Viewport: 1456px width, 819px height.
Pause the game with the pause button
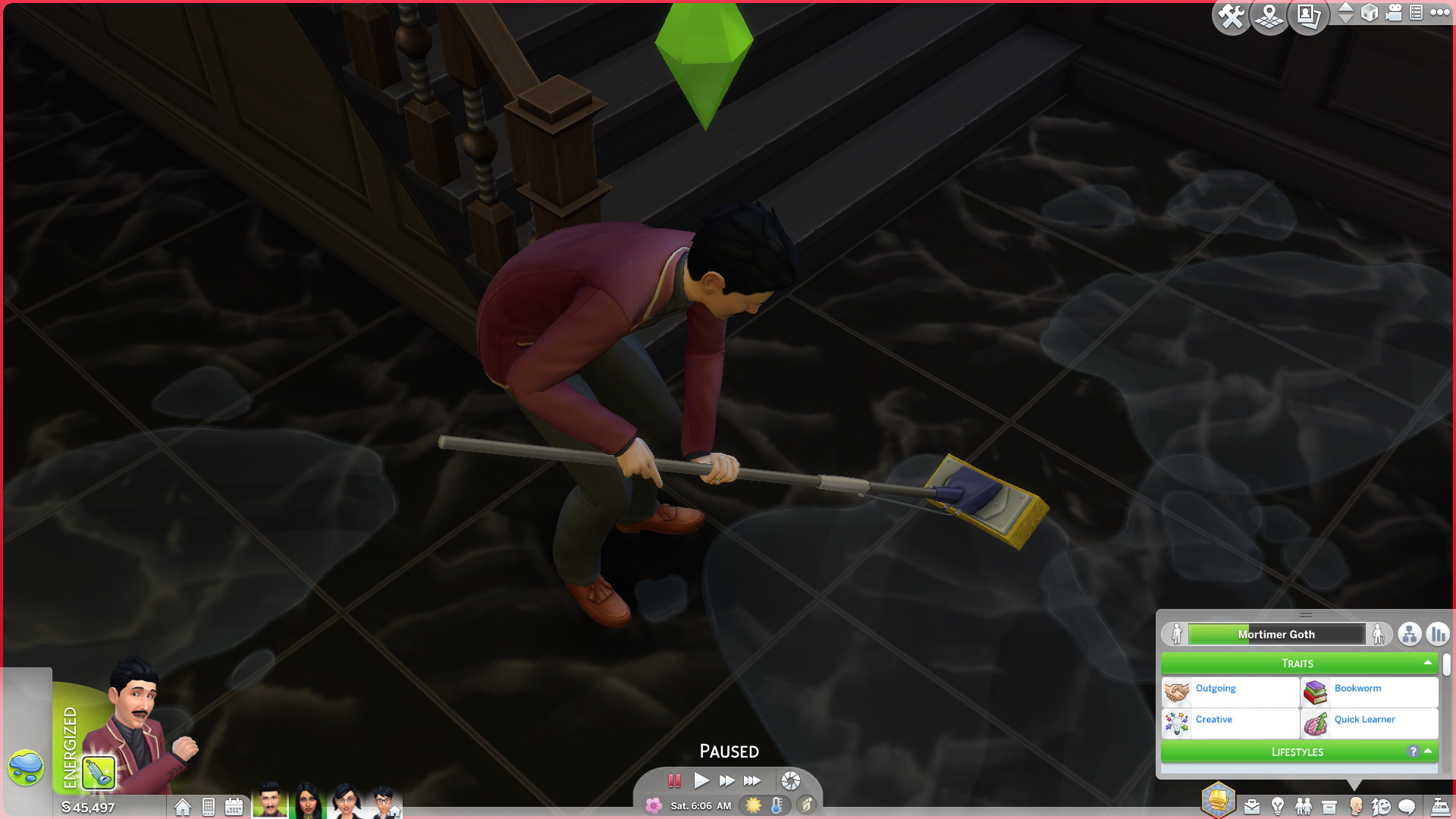(x=675, y=780)
